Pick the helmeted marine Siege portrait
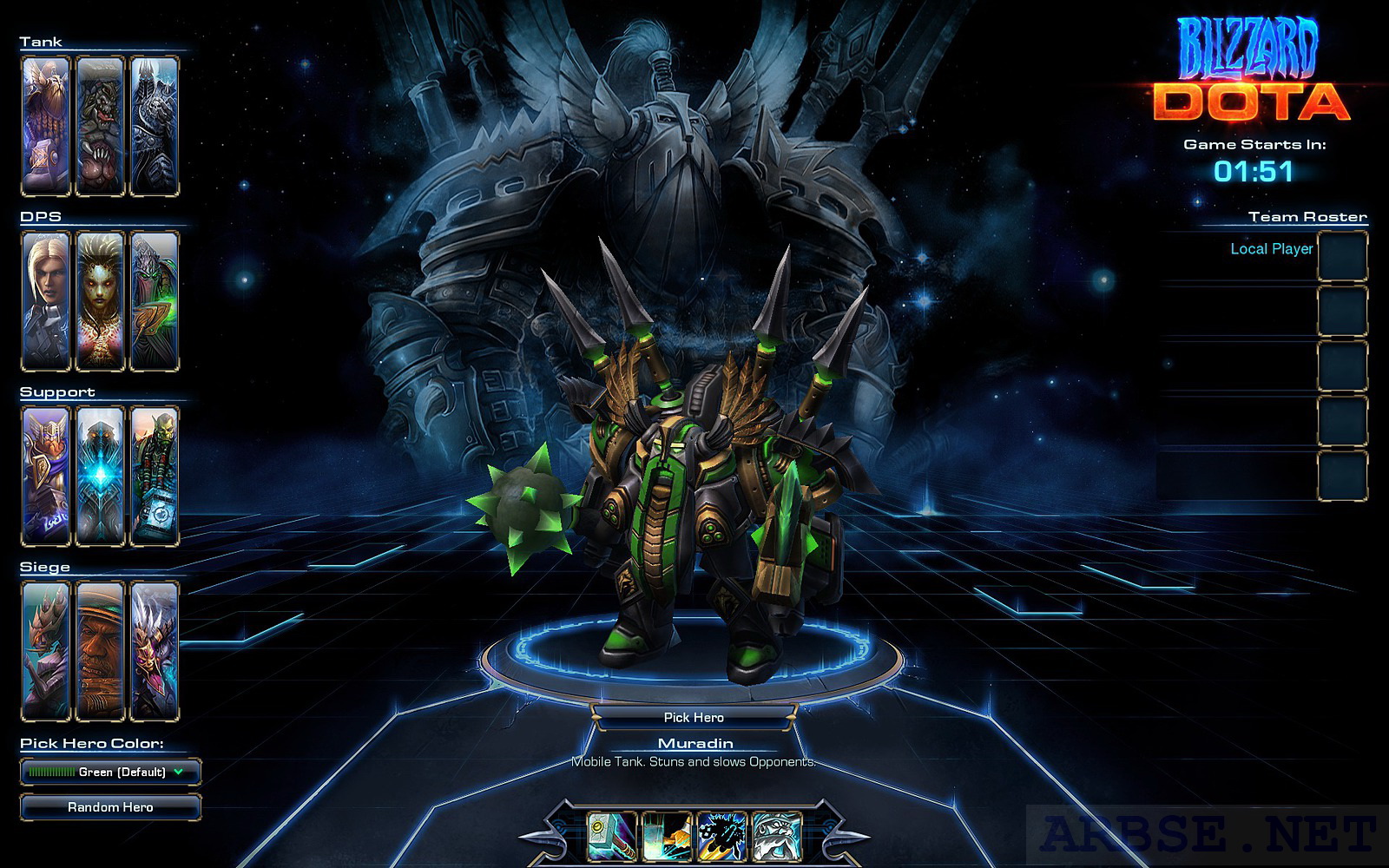Image resolution: width=1389 pixels, height=868 pixels. tap(100, 651)
